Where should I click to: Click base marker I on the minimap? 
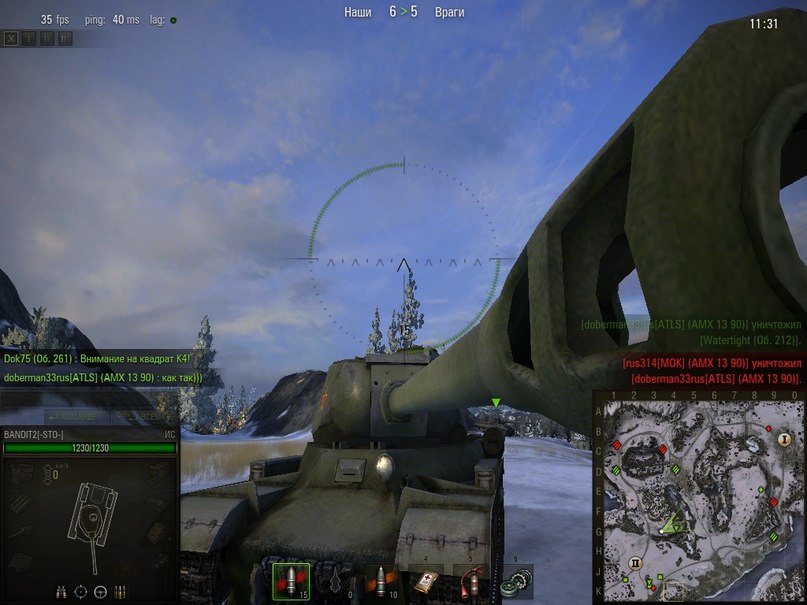(x=783, y=439)
